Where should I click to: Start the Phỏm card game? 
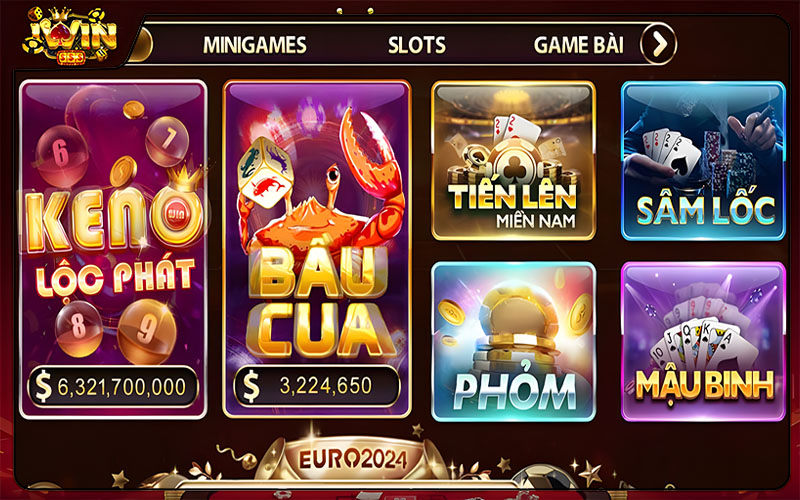(513, 341)
